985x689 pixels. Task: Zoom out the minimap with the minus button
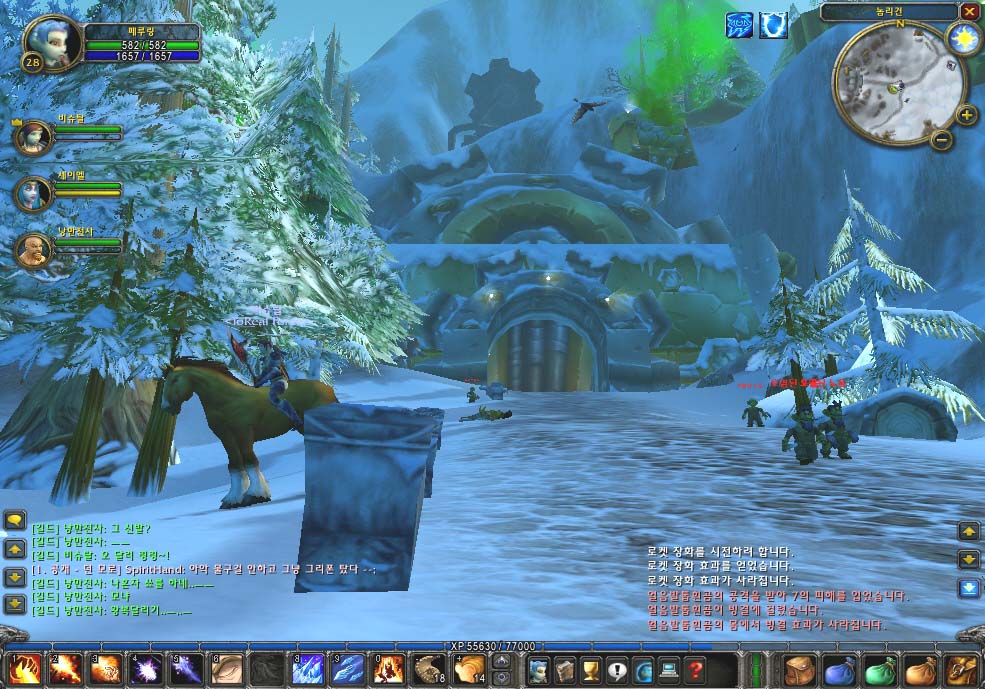pos(941,140)
